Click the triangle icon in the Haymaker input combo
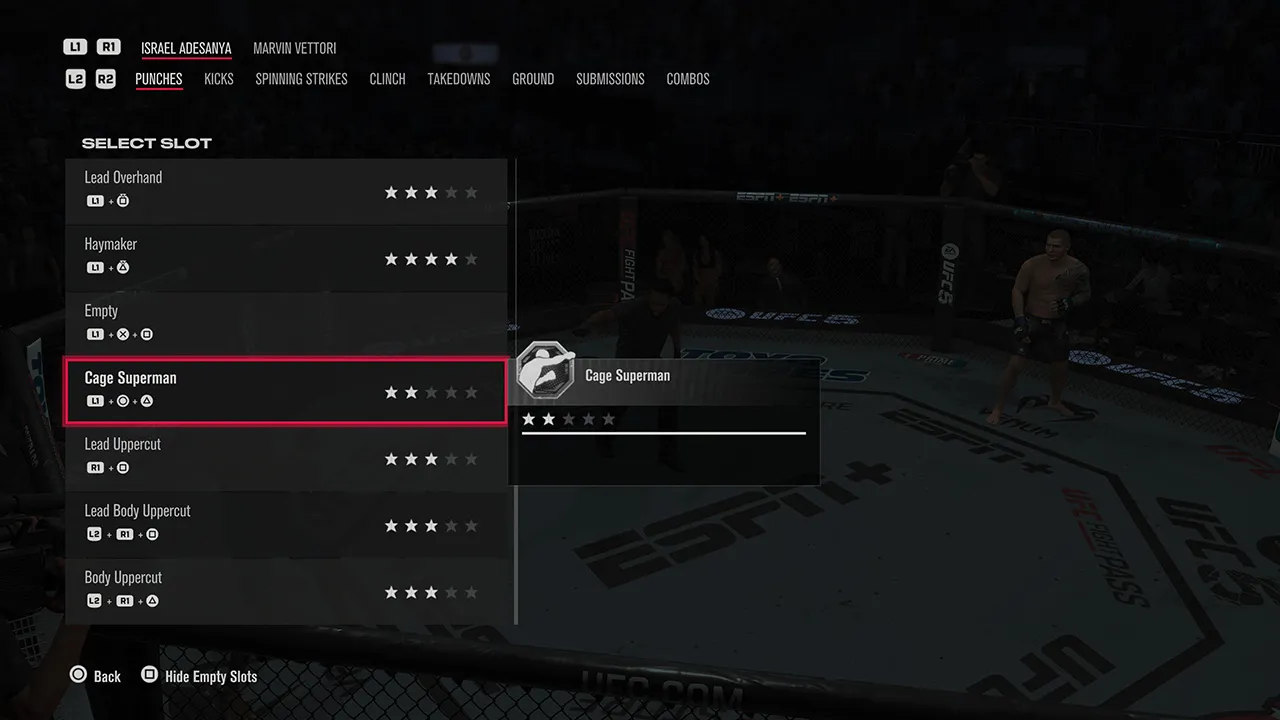The height and width of the screenshot is (720, 1280). click(x=125, y=267)
